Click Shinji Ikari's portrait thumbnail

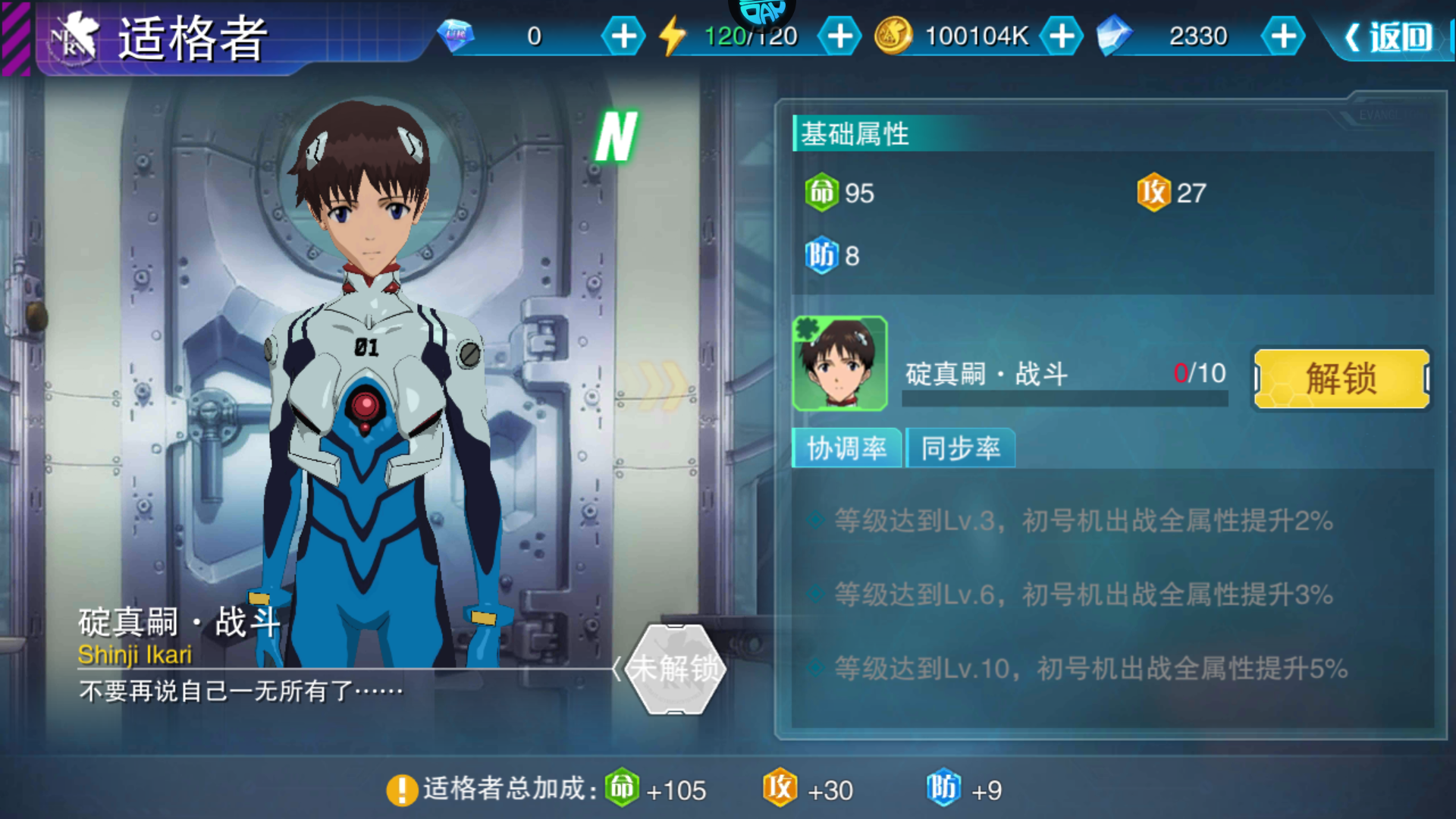[840, 364]
